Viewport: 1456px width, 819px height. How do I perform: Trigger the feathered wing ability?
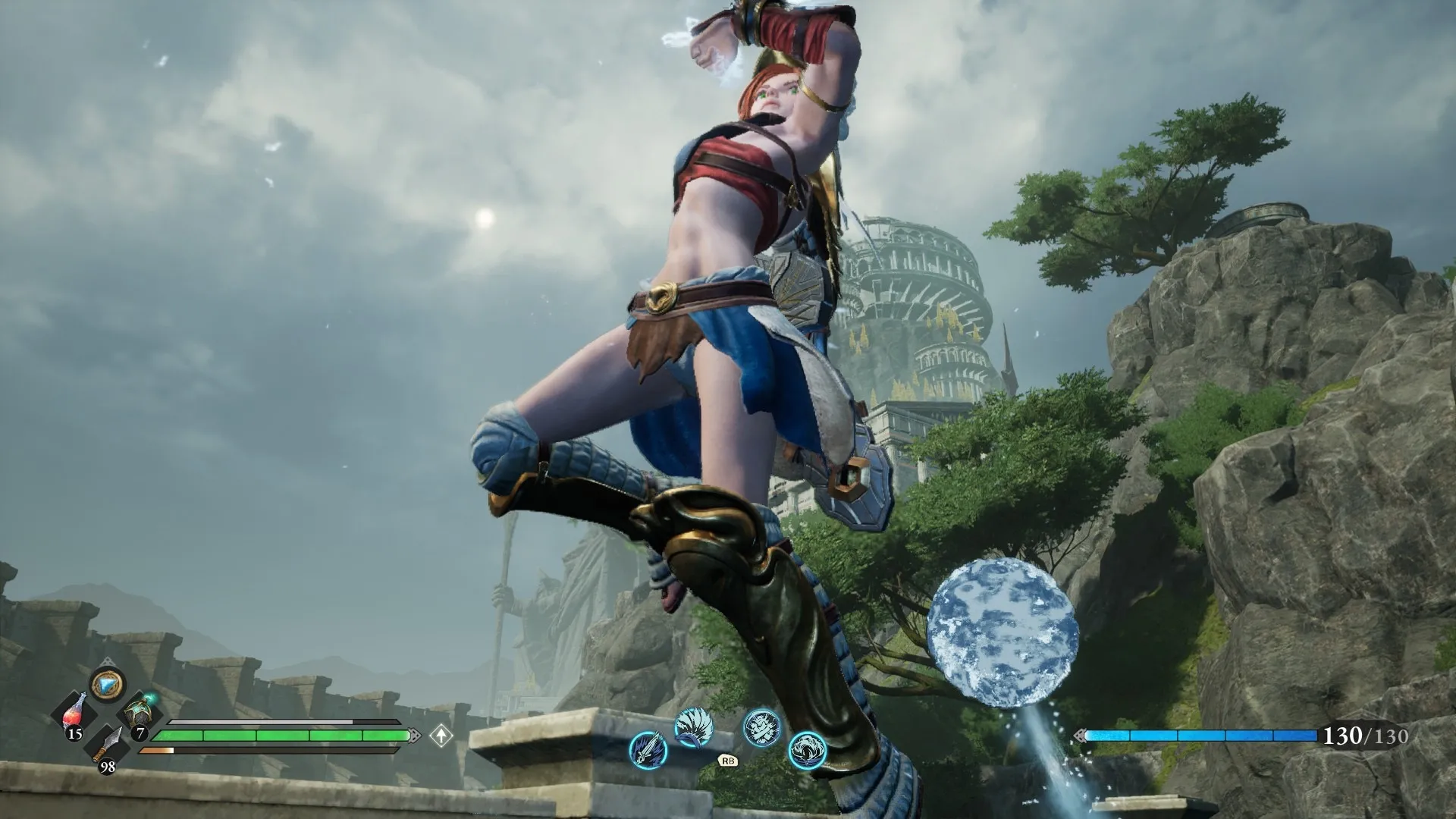point(693,727)
